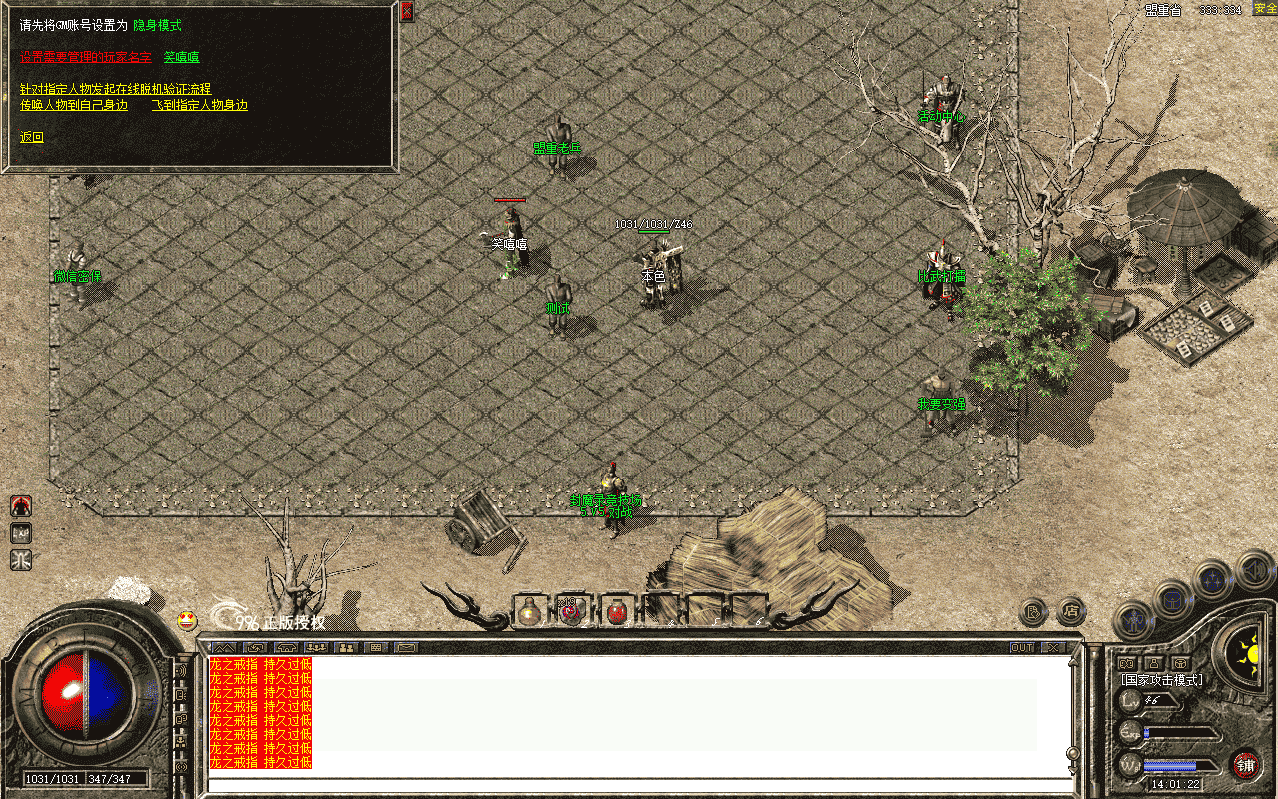Click the speaker sound round button
This screenshot has width=1278, height=799.
coord(1031,611)
